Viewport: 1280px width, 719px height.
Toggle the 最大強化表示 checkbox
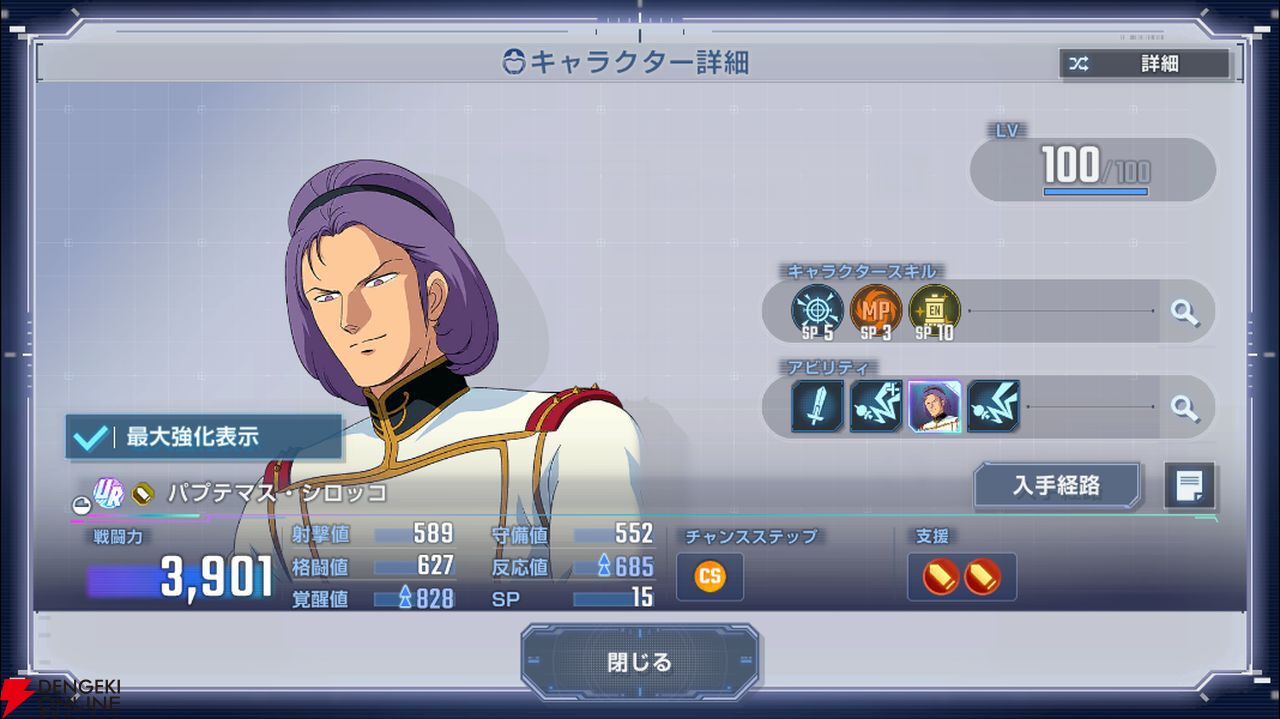[92, 437]
